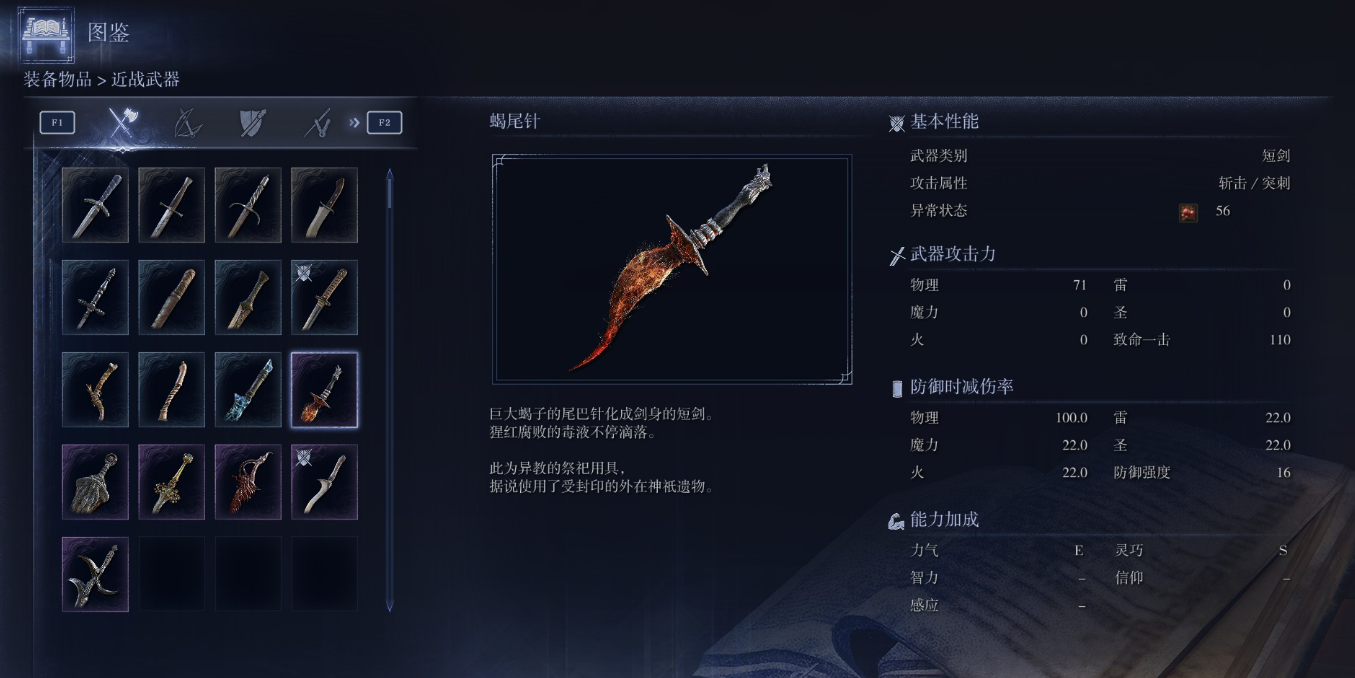Choose the broad cleaver-like knife slot
This screenshot has height=678, width=1355.
pos(324,205)
